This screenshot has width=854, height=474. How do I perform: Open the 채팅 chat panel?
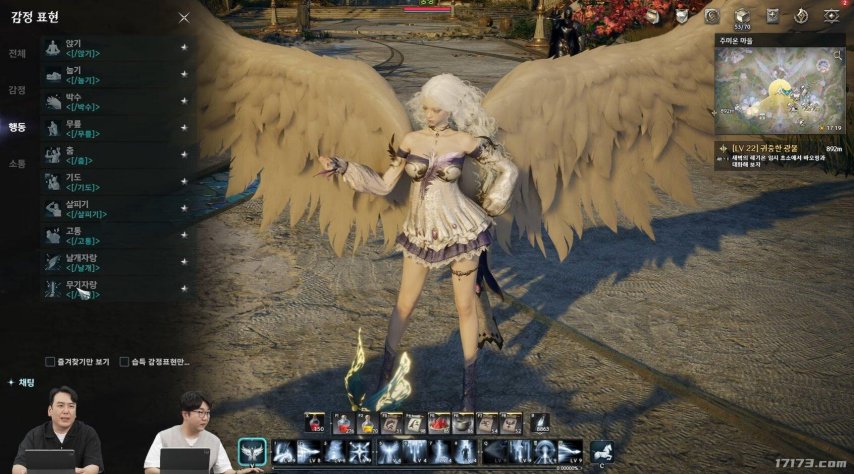(x=21, y=382)
